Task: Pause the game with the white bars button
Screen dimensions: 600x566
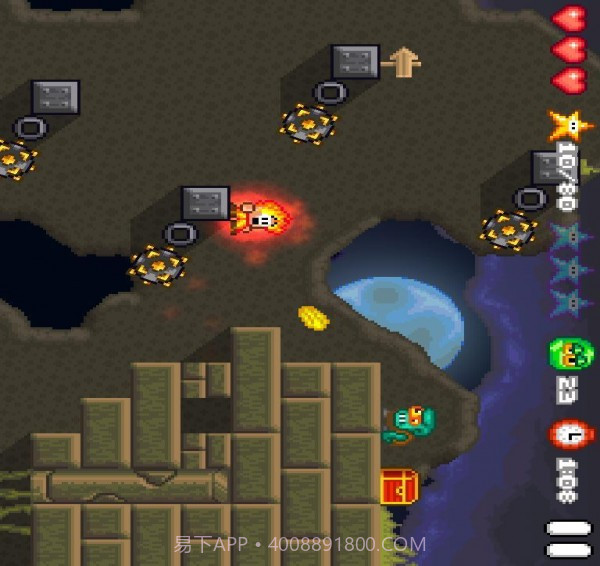Action: pos(567,538)
